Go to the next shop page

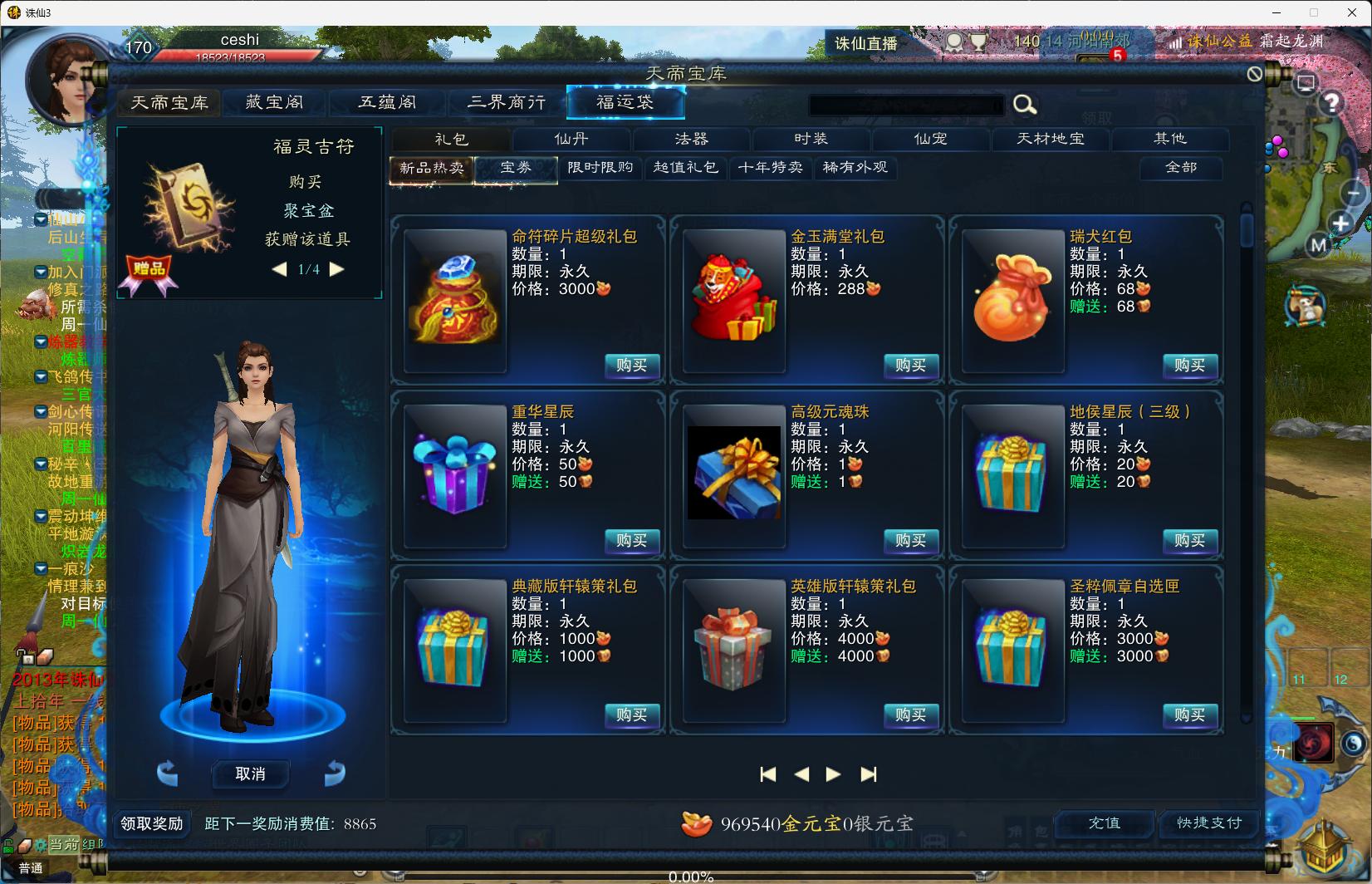[x=833, y=774]
